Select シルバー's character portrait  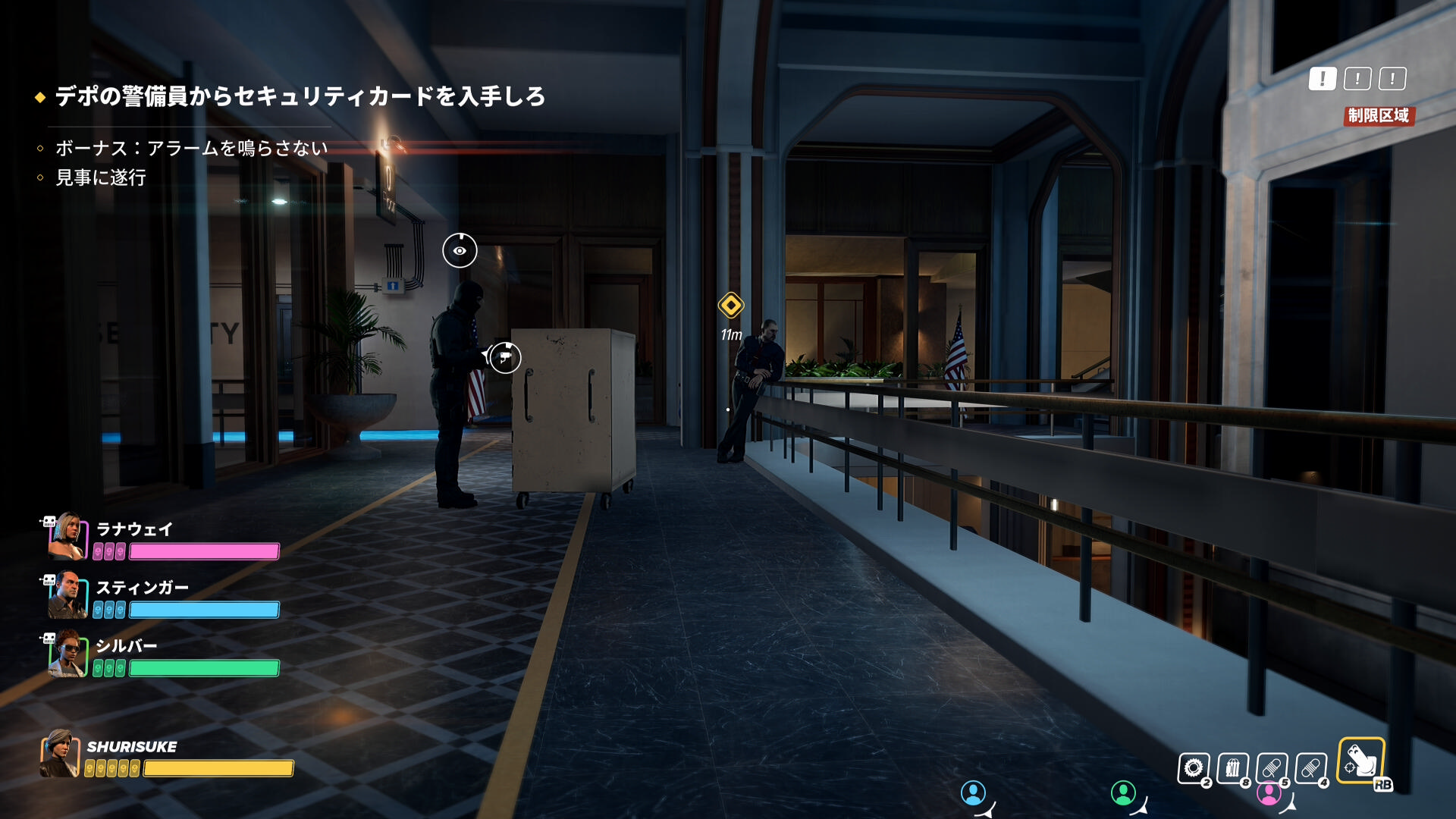pyautogui.click(x=67, y=653)
